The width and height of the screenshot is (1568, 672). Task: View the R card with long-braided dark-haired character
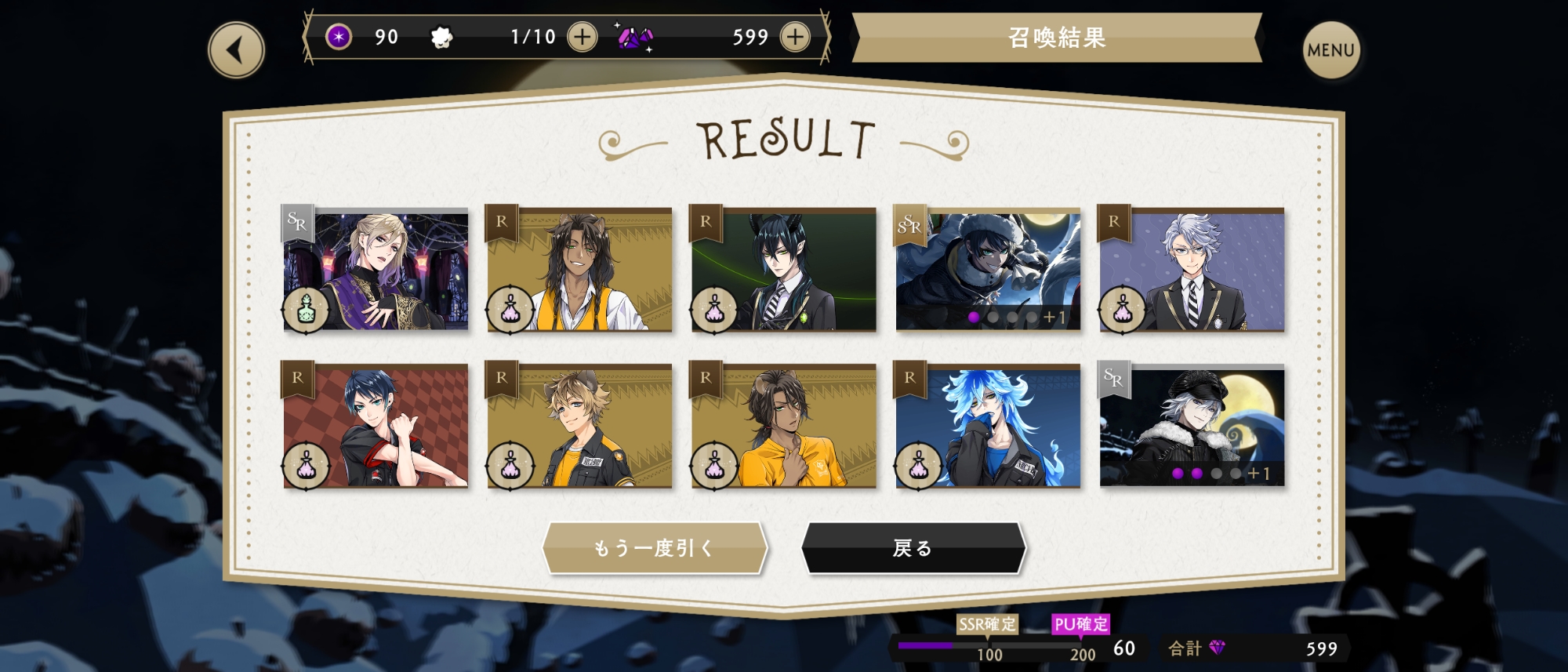coord(579,270)
